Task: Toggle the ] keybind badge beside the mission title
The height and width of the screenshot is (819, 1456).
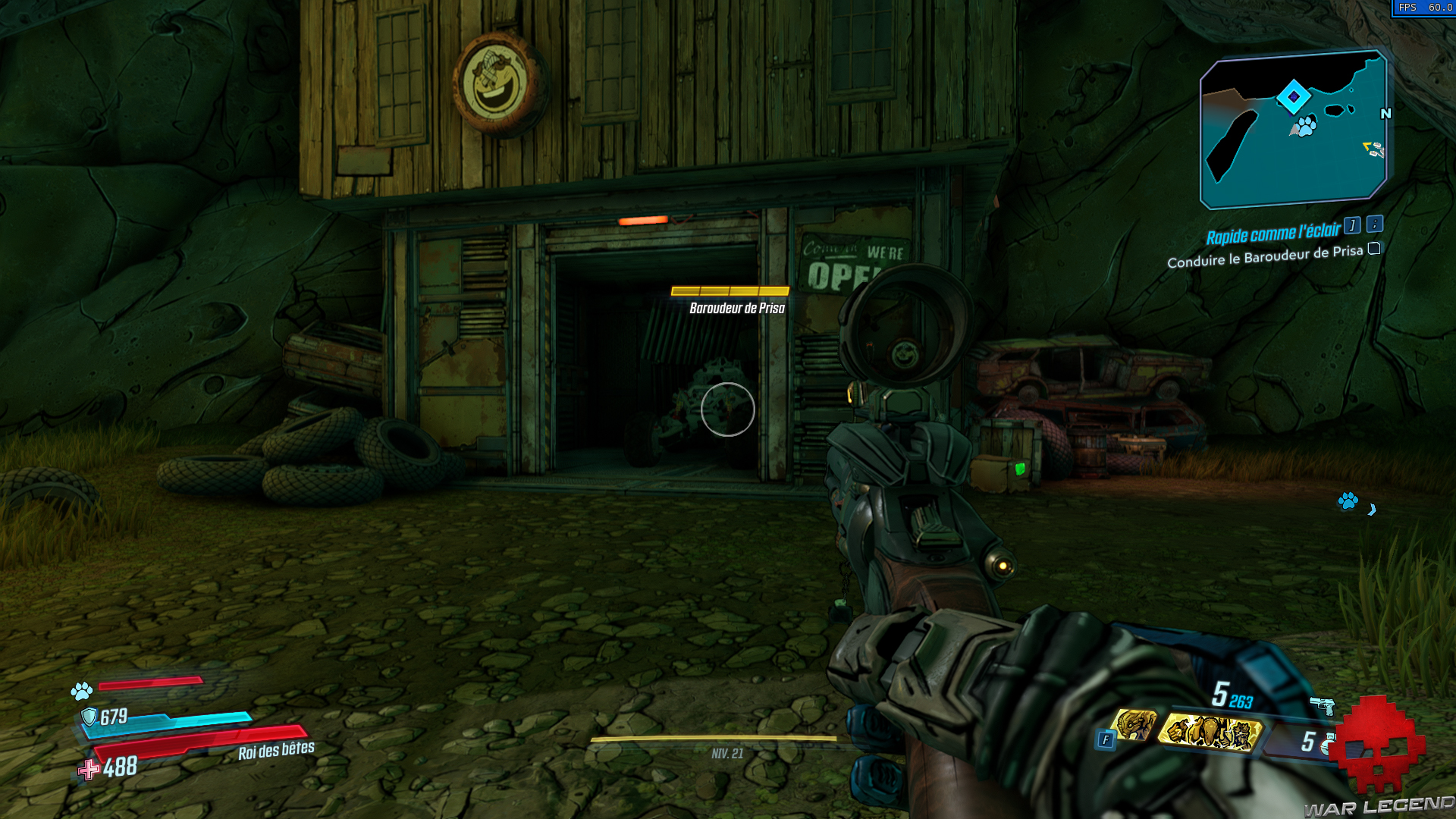Action: [x=1353, y=226]
